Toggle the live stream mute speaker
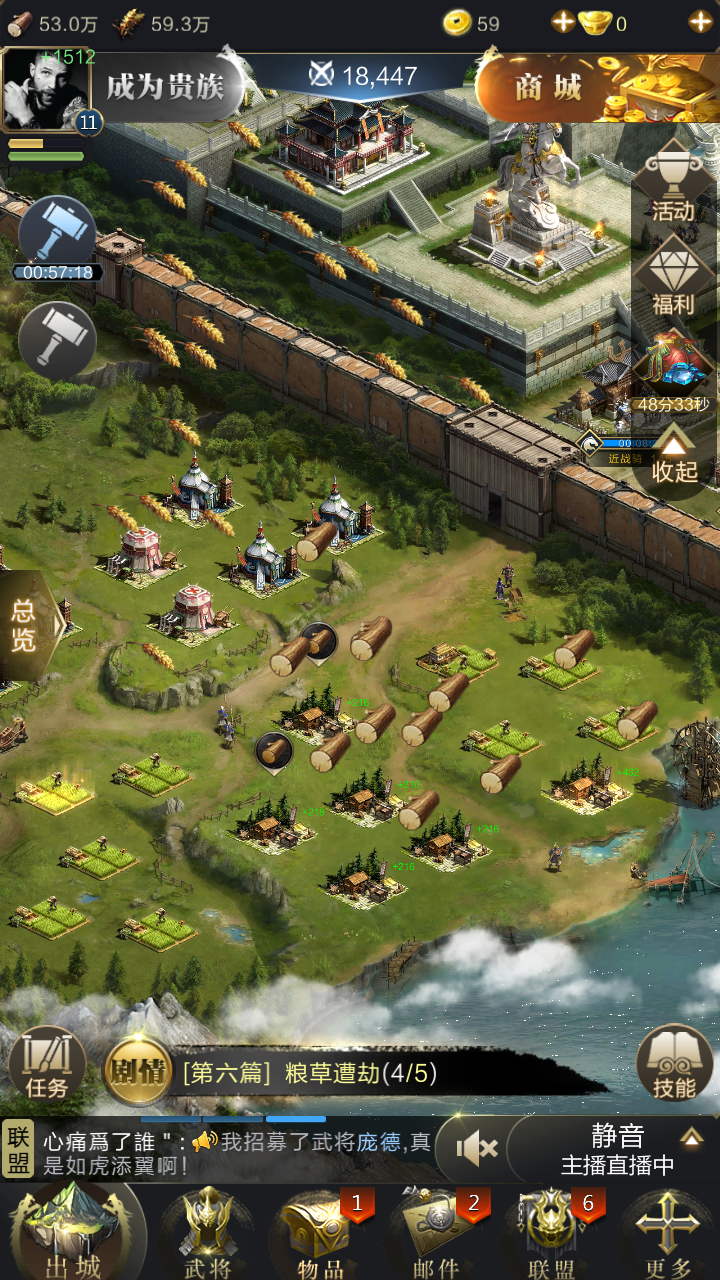This screenshot has width=720, height=1280. [476, 1147]
